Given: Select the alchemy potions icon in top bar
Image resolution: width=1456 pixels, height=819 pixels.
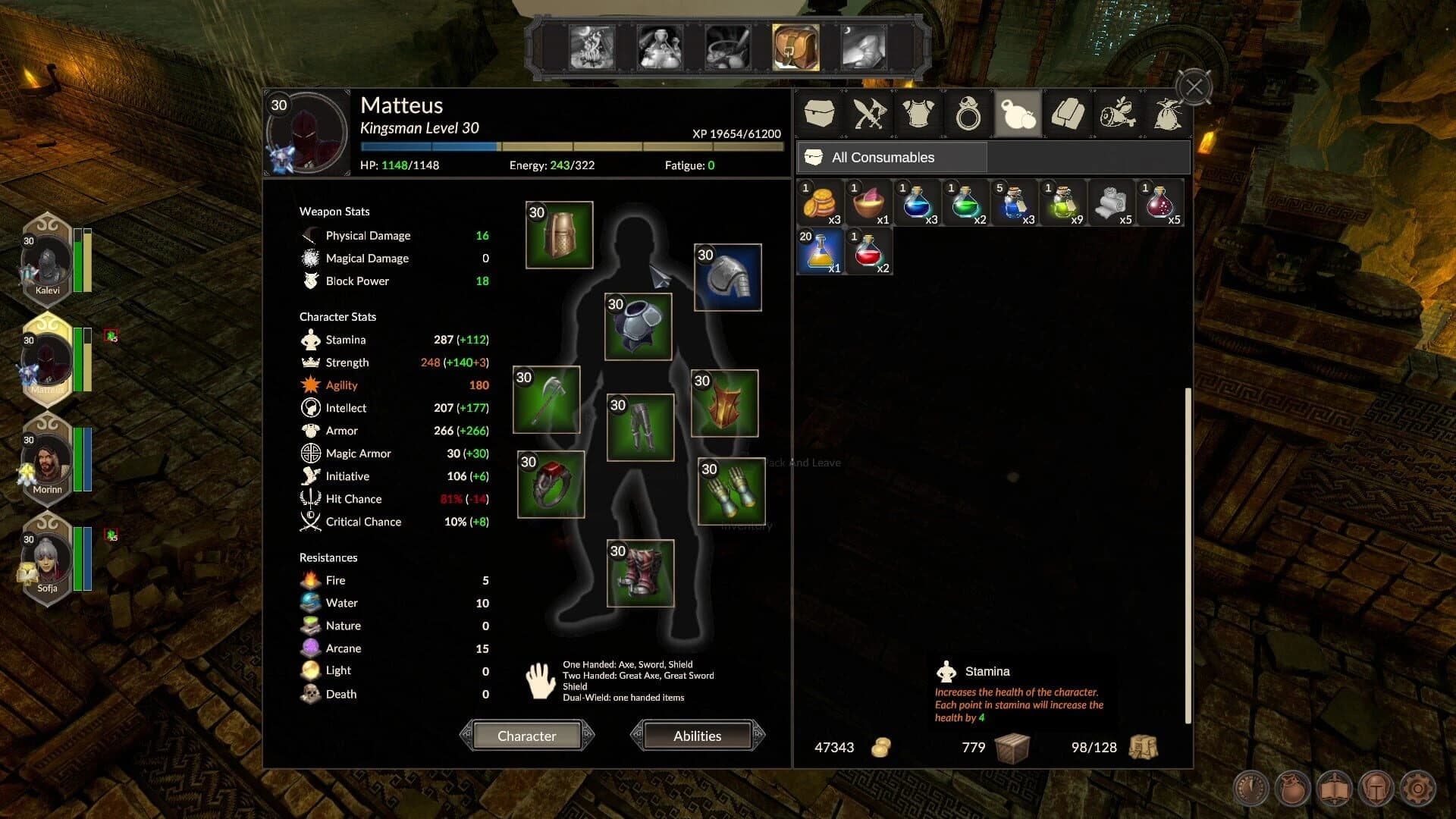Looking at the screenshot, I should [x=661, y=45].
